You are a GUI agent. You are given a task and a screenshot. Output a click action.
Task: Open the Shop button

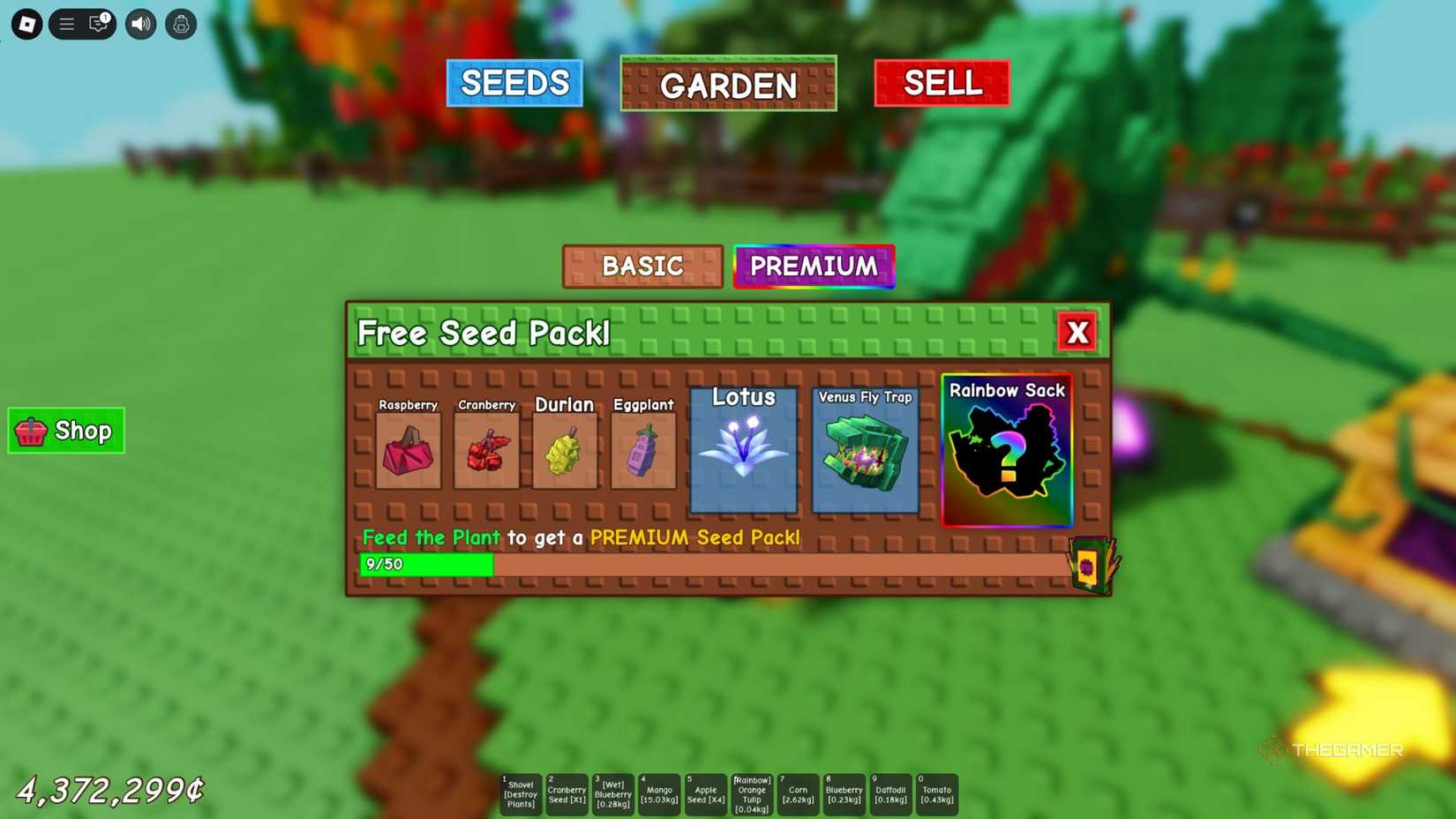pyautogui.click(x=65, y=432)
